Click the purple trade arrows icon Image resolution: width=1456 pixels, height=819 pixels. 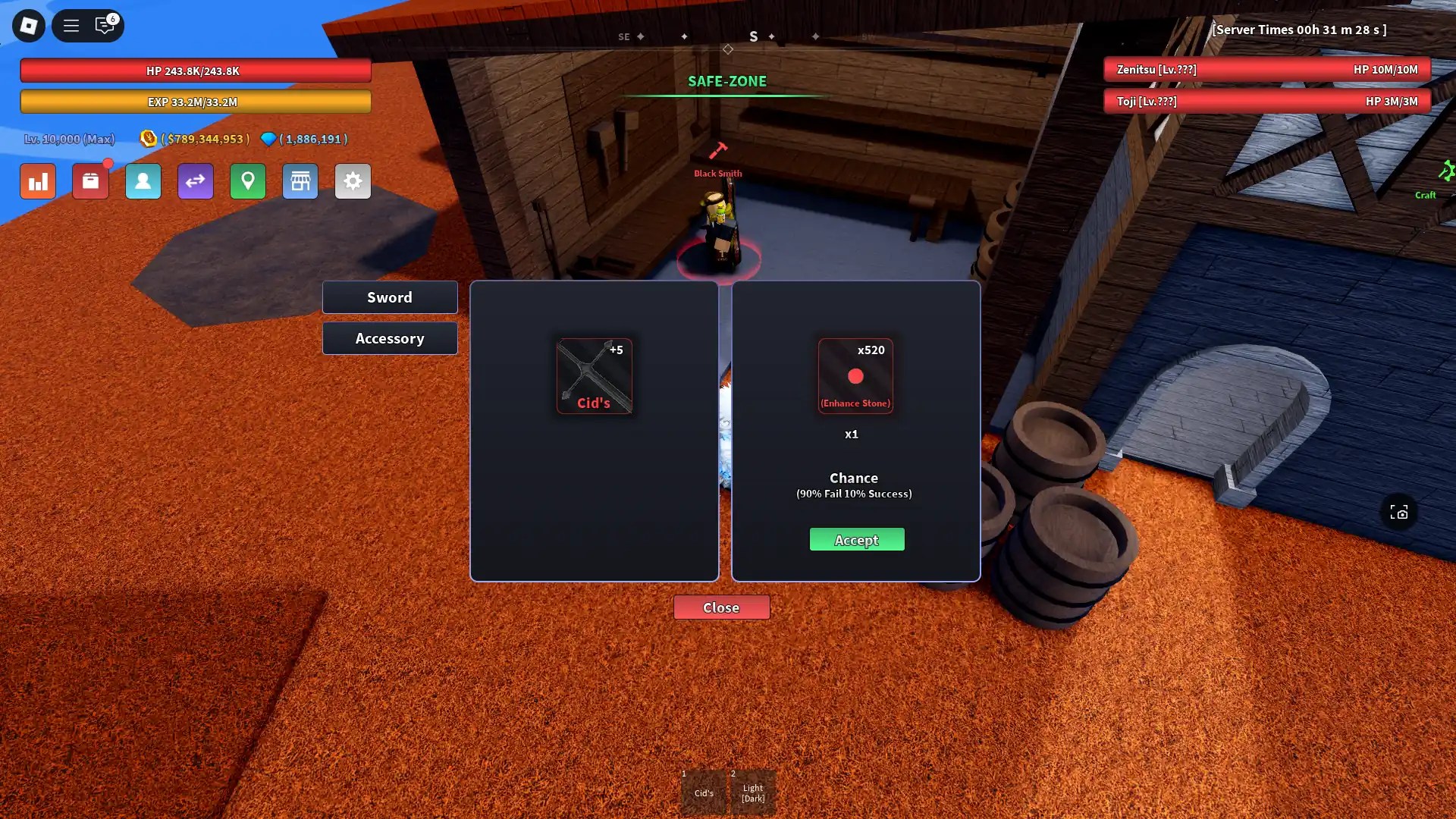[x=195, y=181]
